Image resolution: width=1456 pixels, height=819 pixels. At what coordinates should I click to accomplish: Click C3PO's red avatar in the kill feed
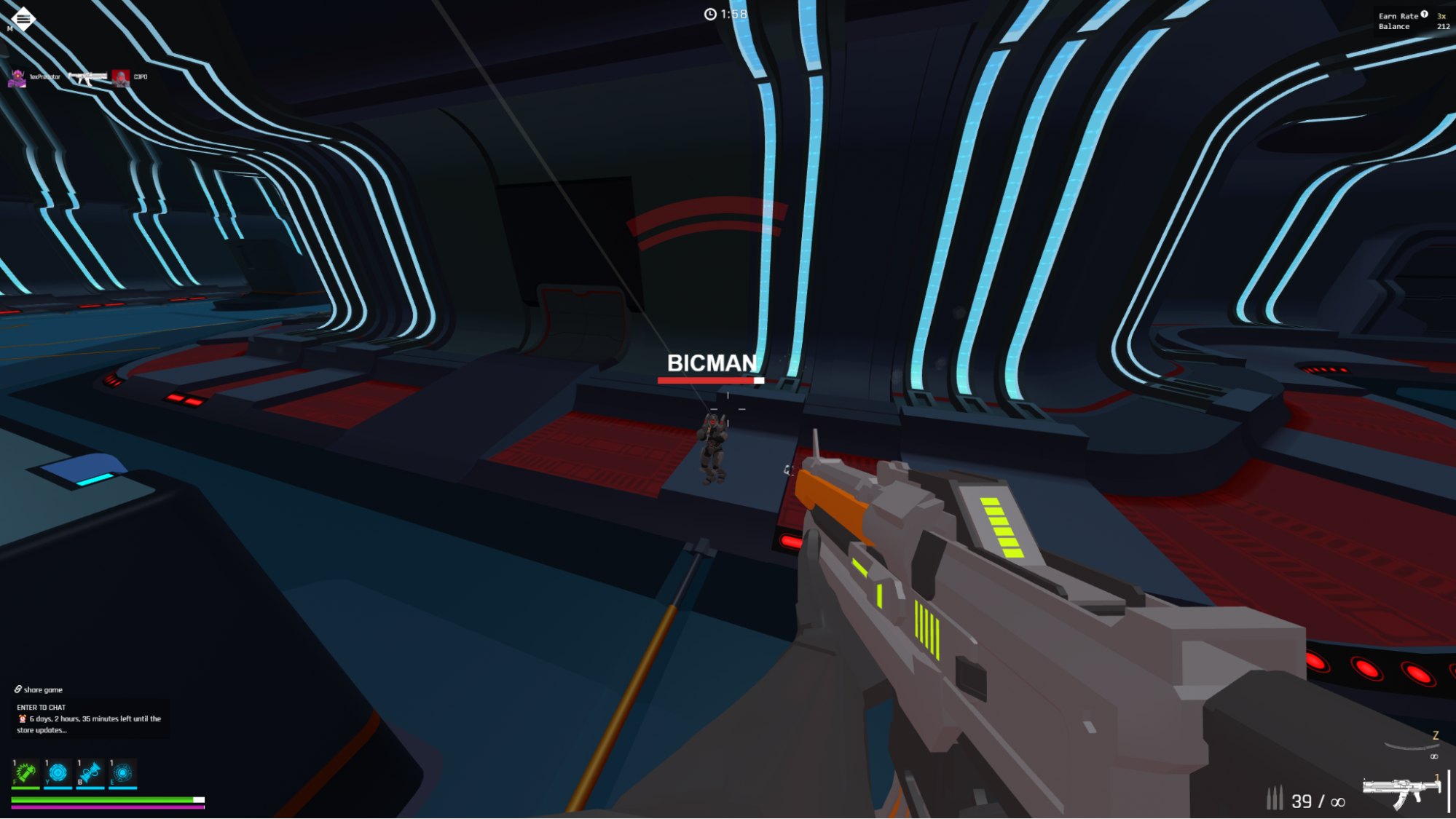click(119, 78)
